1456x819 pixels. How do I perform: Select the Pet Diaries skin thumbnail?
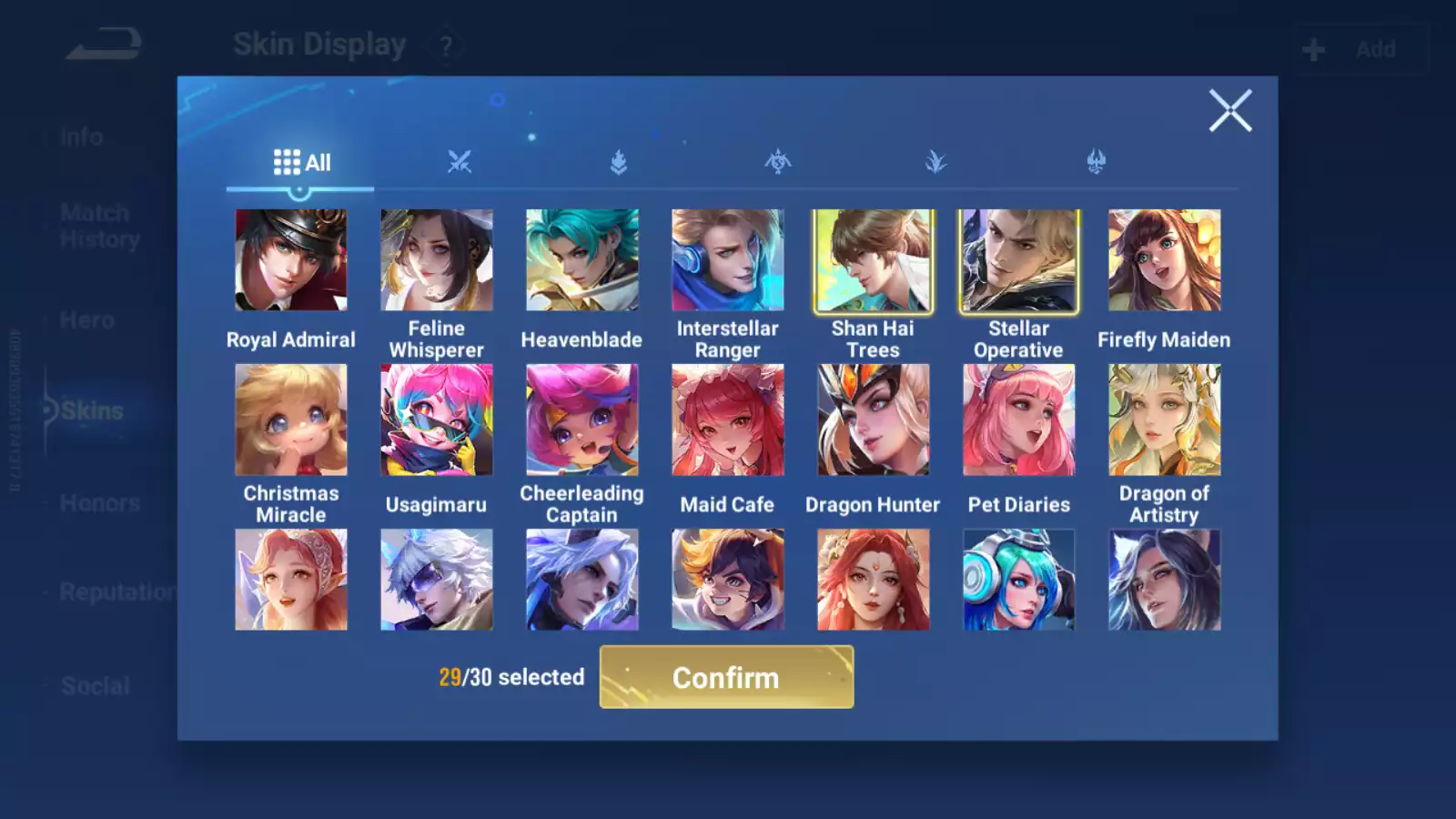coord(1018,420)
